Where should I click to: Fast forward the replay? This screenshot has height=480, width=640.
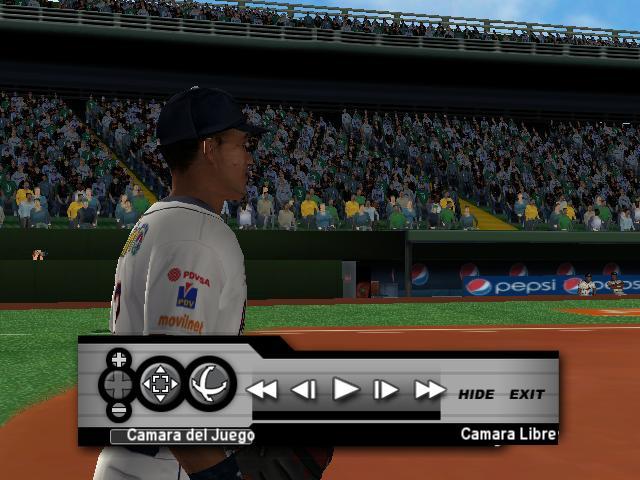429,390
